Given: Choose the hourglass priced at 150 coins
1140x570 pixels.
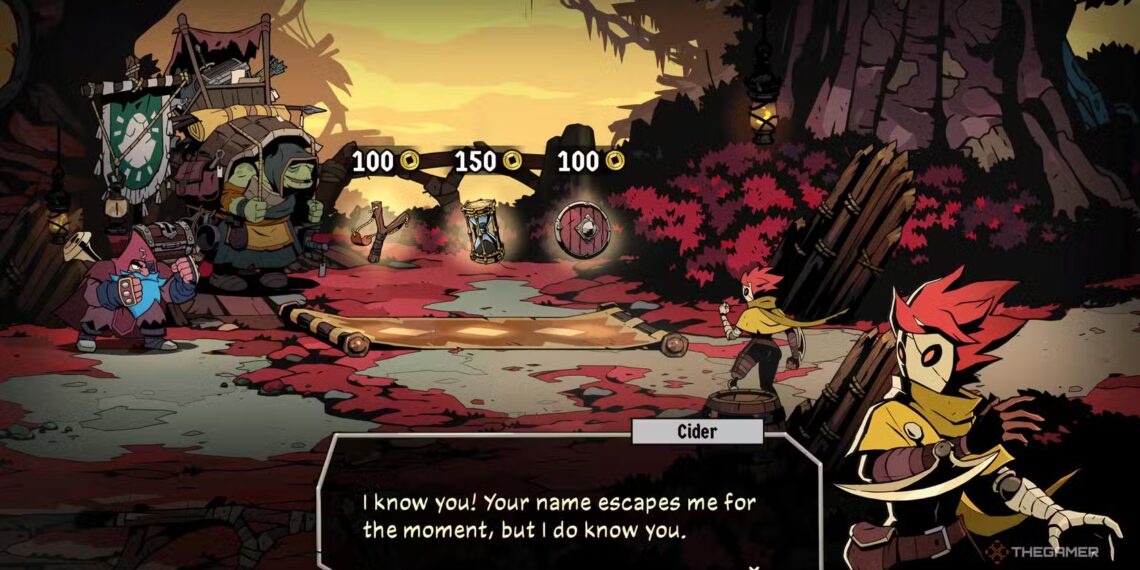Looking at the screenshot, I should coord(480,230).
